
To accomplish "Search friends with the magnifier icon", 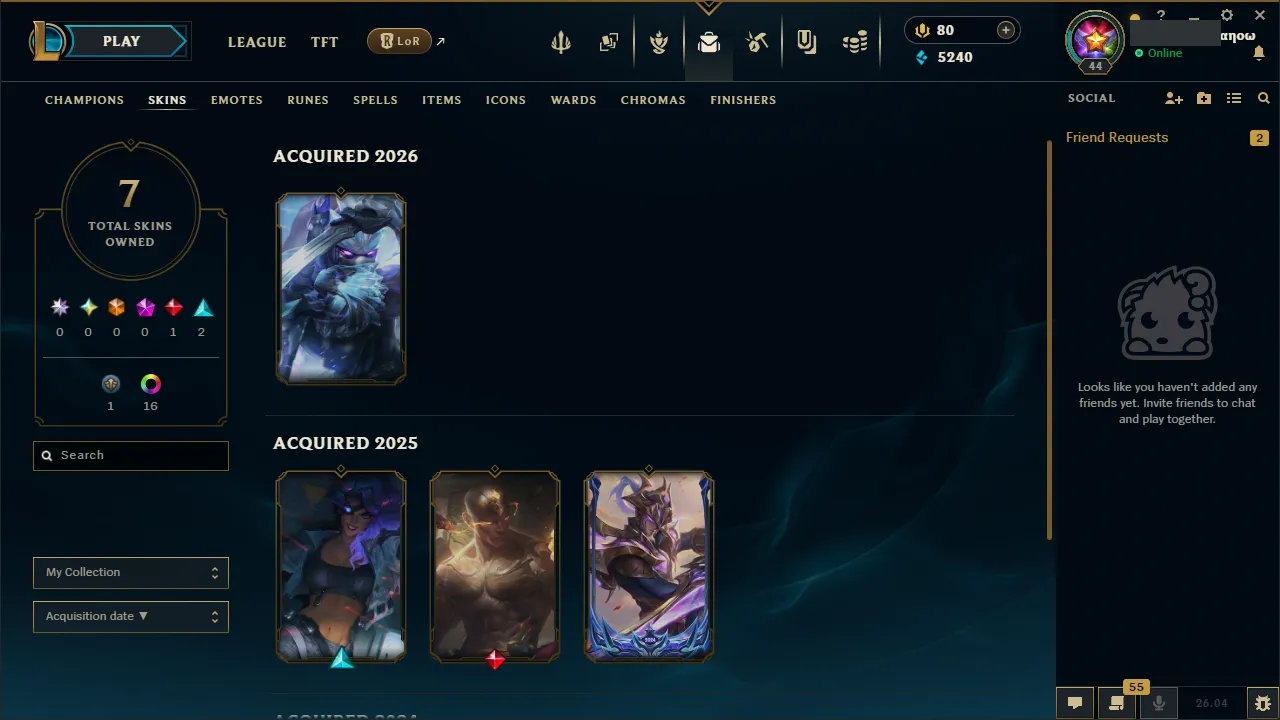I will [1263, 98].
